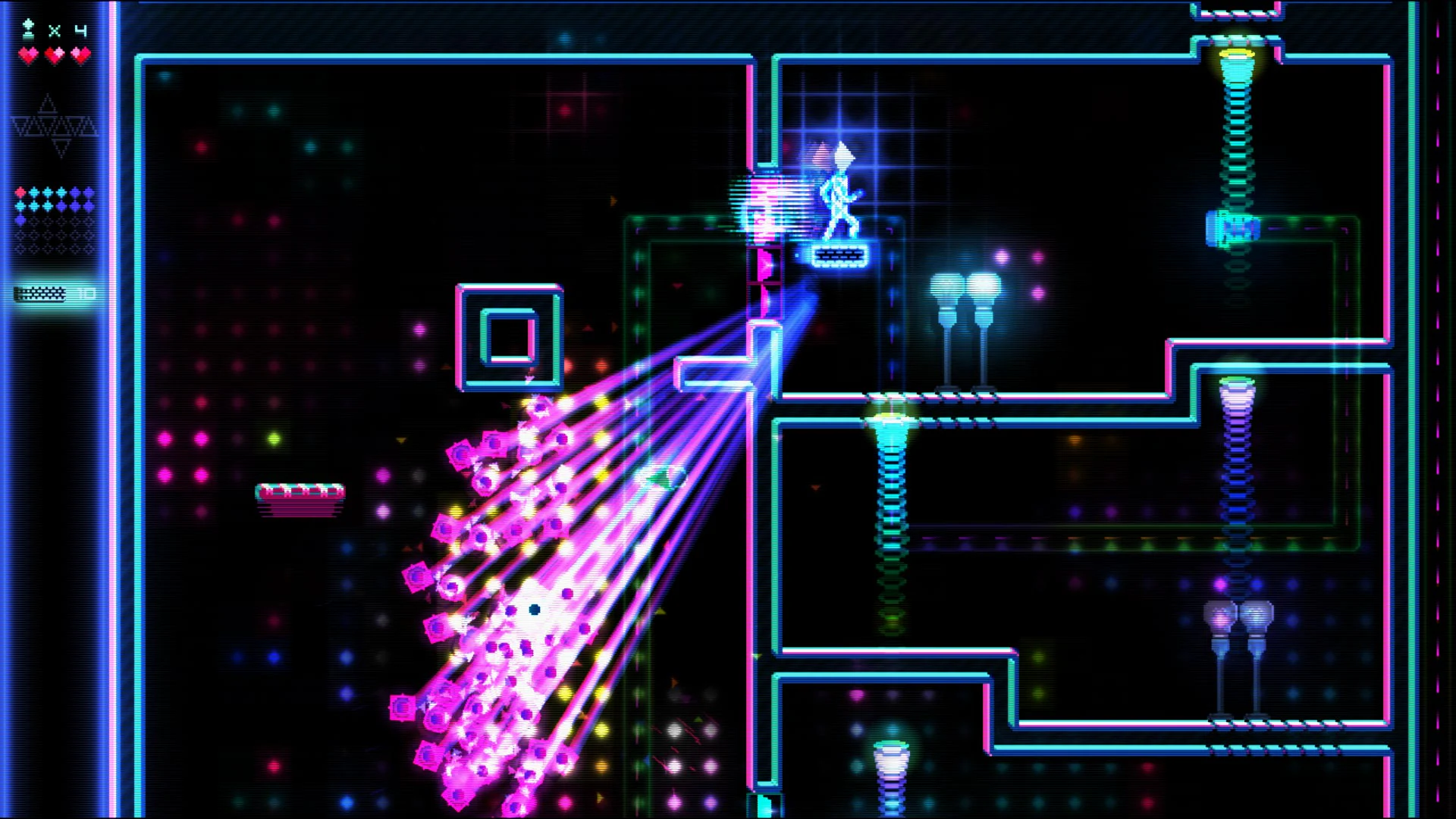Click the red diamond collectible icon
Screen dimensions: 1456x819
coord(20,191)
